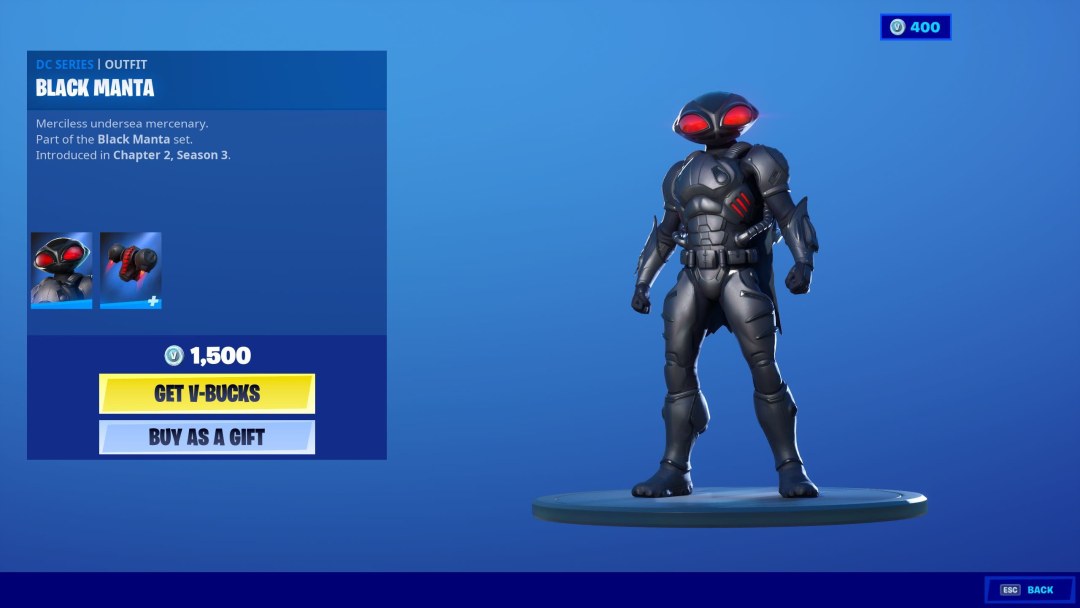Choose Buy As A Gift
Screen dimensions: 1080x608
pos(207,437)
